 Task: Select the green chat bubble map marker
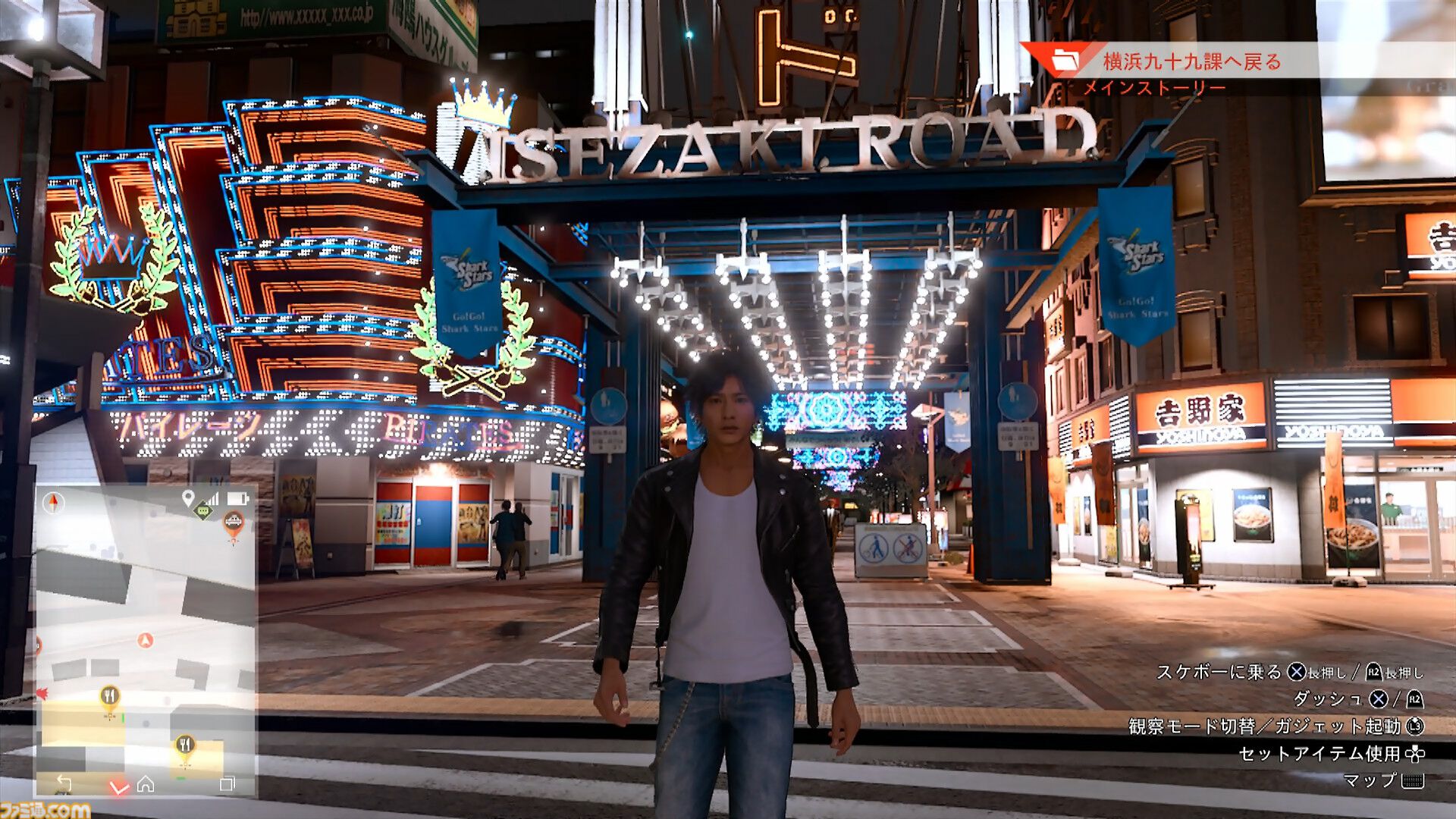pos(203,512)
